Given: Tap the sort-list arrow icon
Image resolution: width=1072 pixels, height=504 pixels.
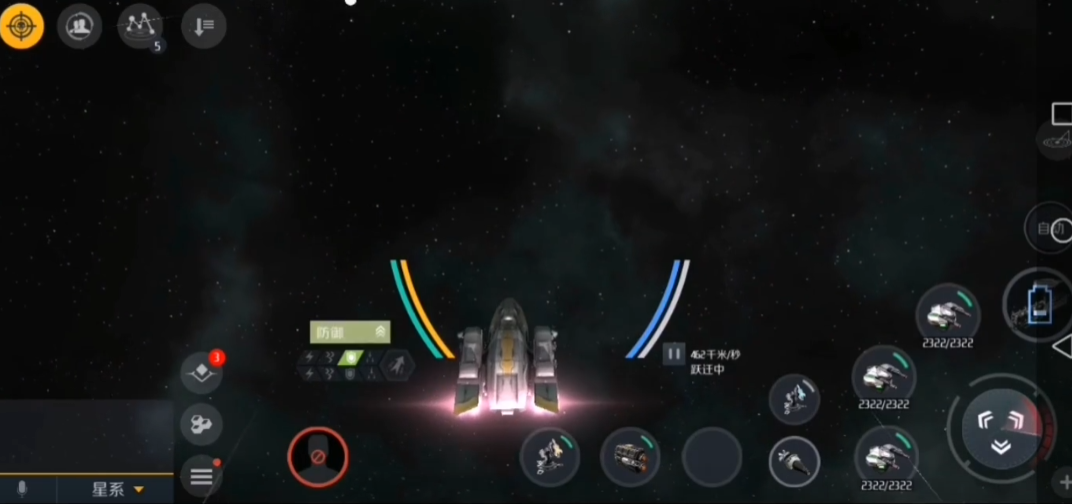Looking at the screenshot, I should [x=203, y=27].
